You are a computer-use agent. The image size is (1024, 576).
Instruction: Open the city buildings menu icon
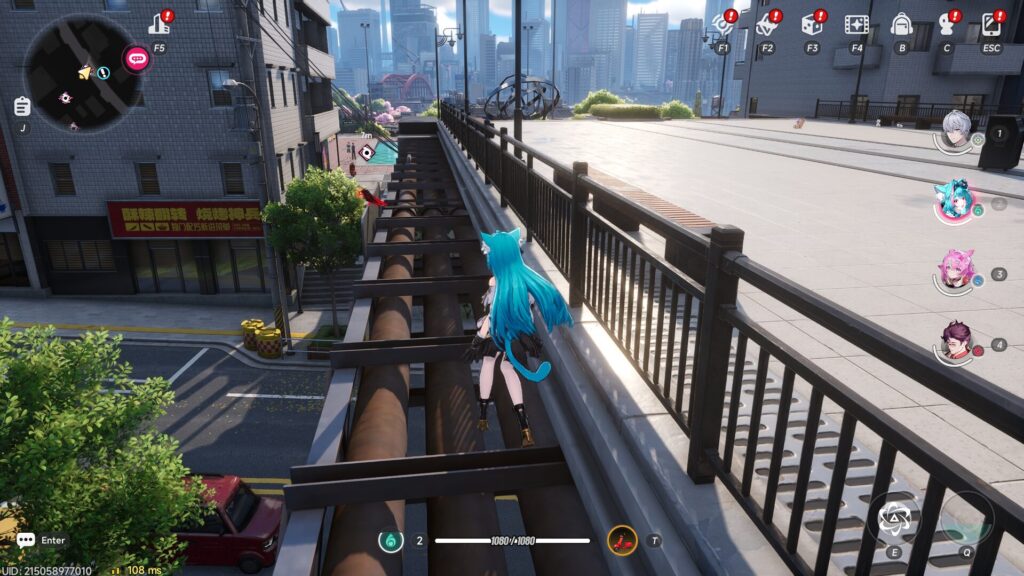point(159,23)
